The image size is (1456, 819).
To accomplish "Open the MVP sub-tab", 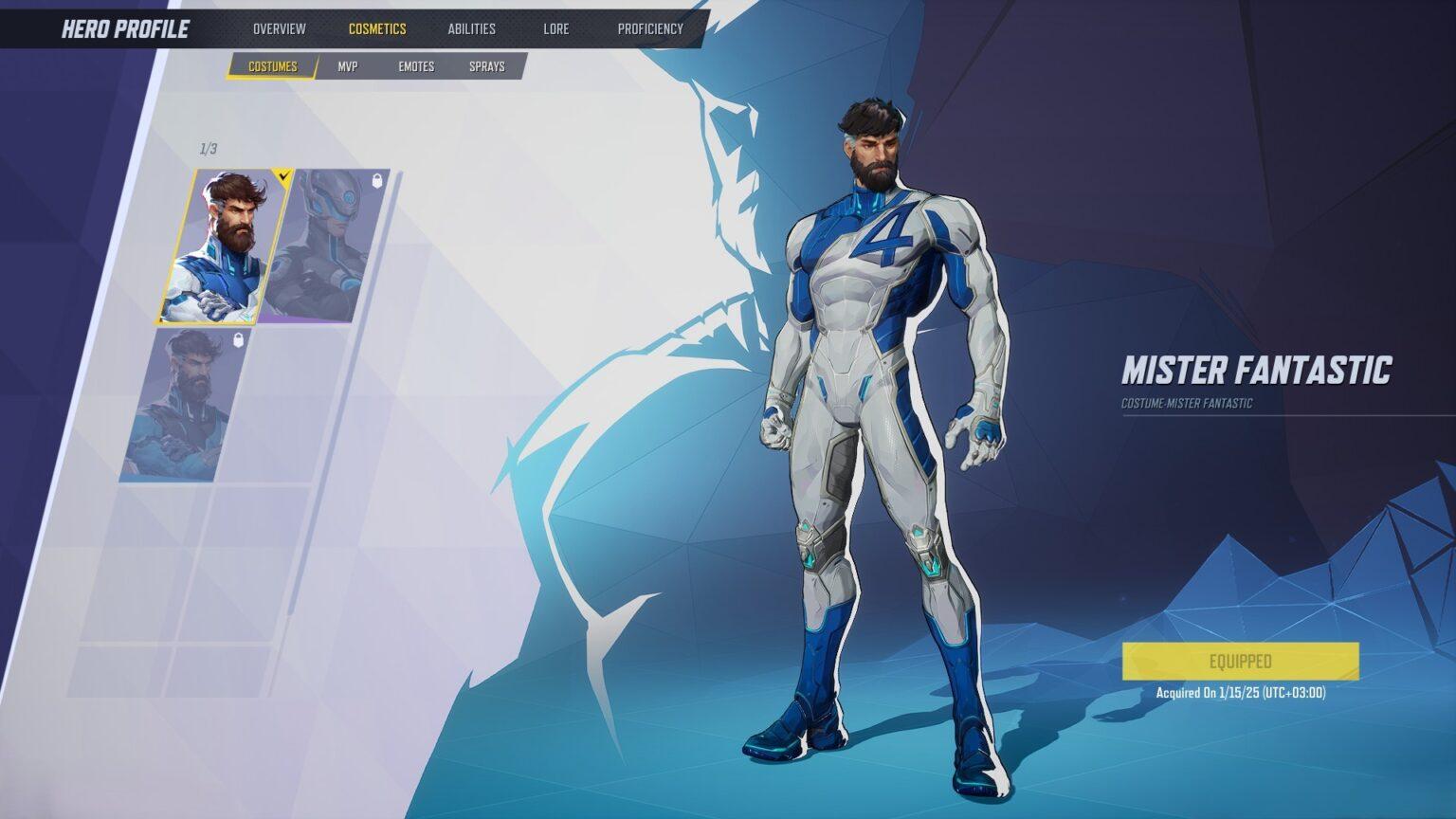I will (x=347, y=66).
